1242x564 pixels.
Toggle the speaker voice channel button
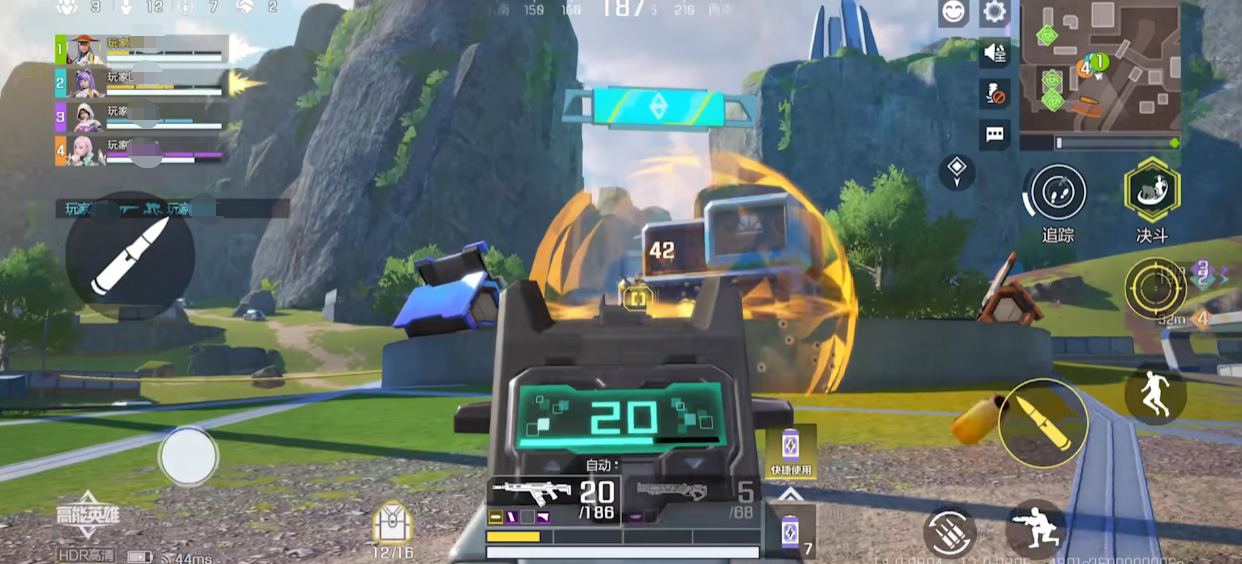(995, 53)
